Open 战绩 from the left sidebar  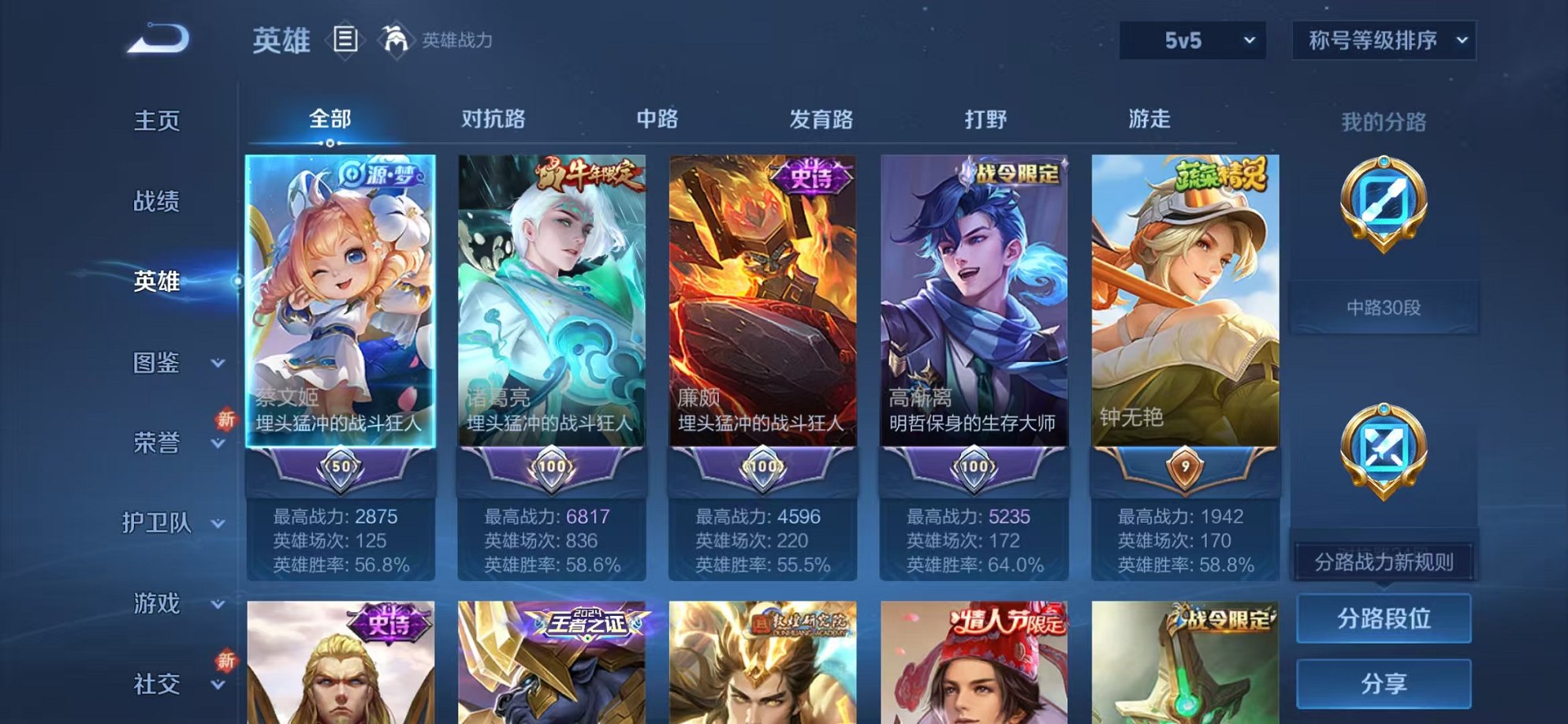[x=158, y=202]
